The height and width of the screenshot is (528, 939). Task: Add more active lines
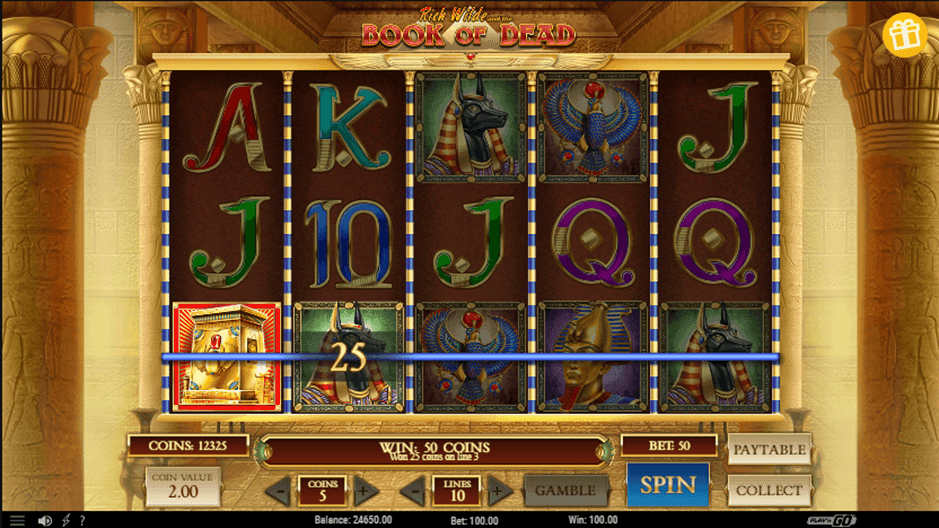(x=500, y=491)
